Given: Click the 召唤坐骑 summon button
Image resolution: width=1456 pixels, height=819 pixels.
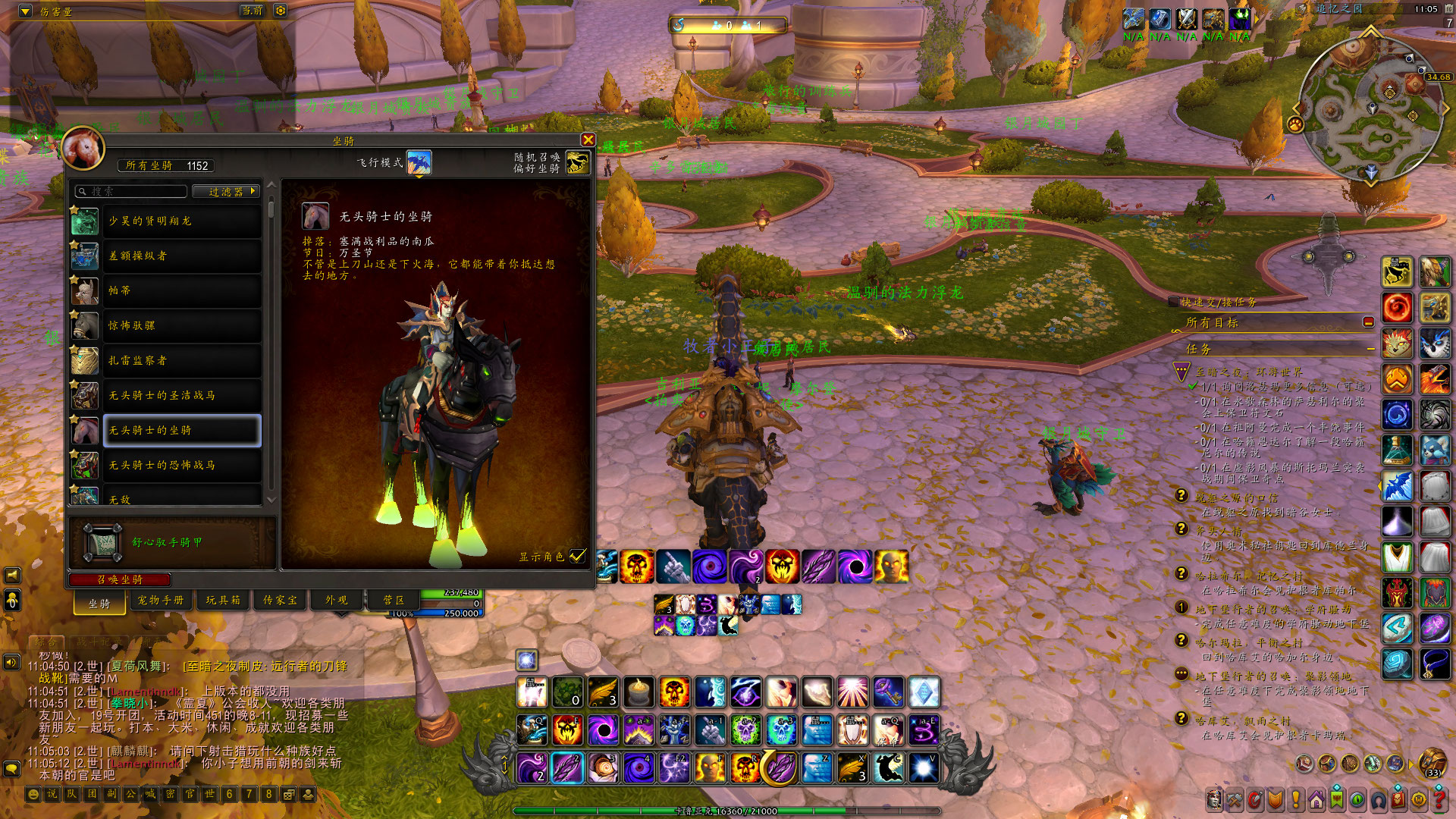Looking at the screenshot, I should pyautogui.click(x=120, y=579).
